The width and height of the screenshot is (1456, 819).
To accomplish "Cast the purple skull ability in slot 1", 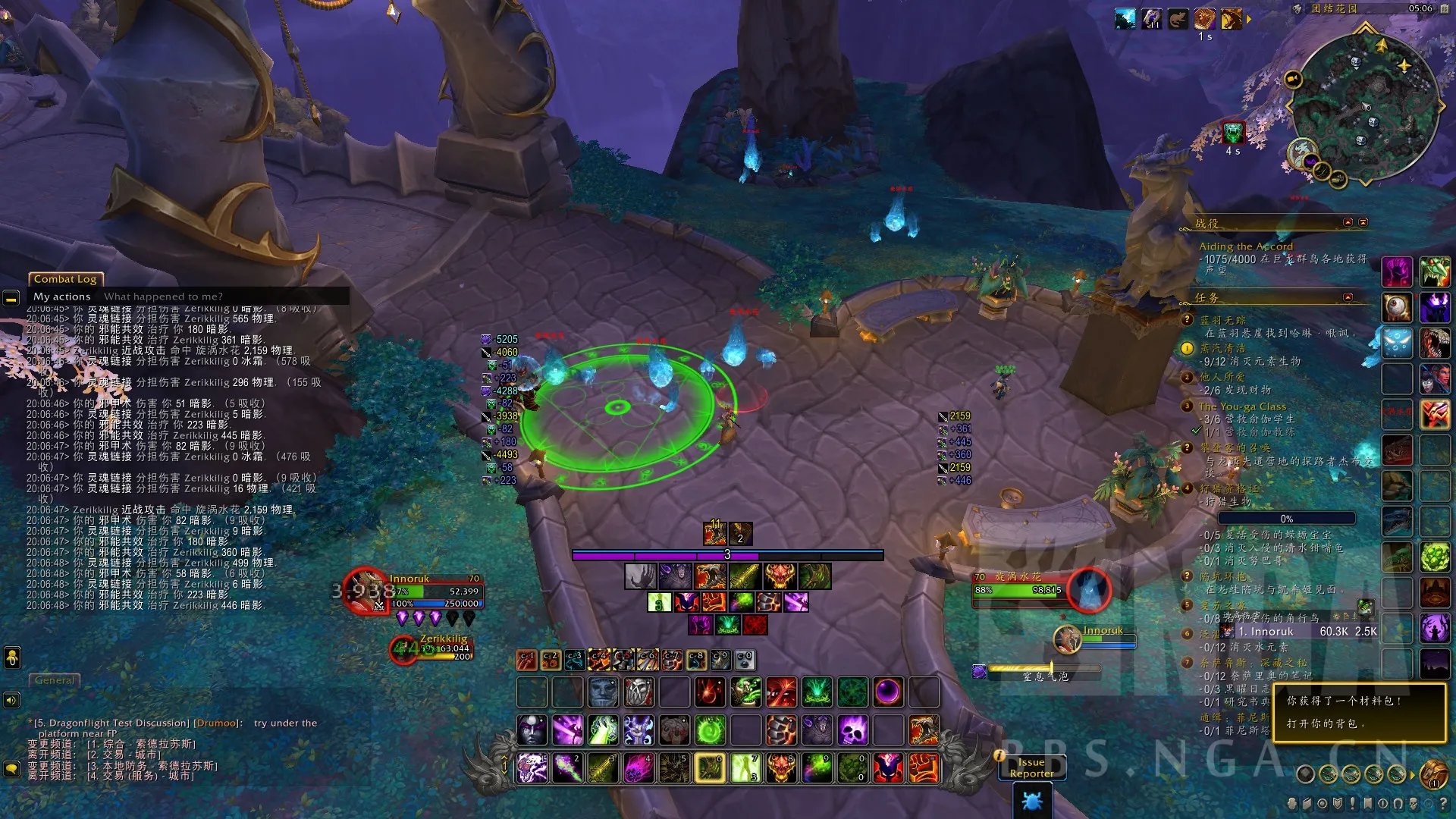I will [532, 767].
